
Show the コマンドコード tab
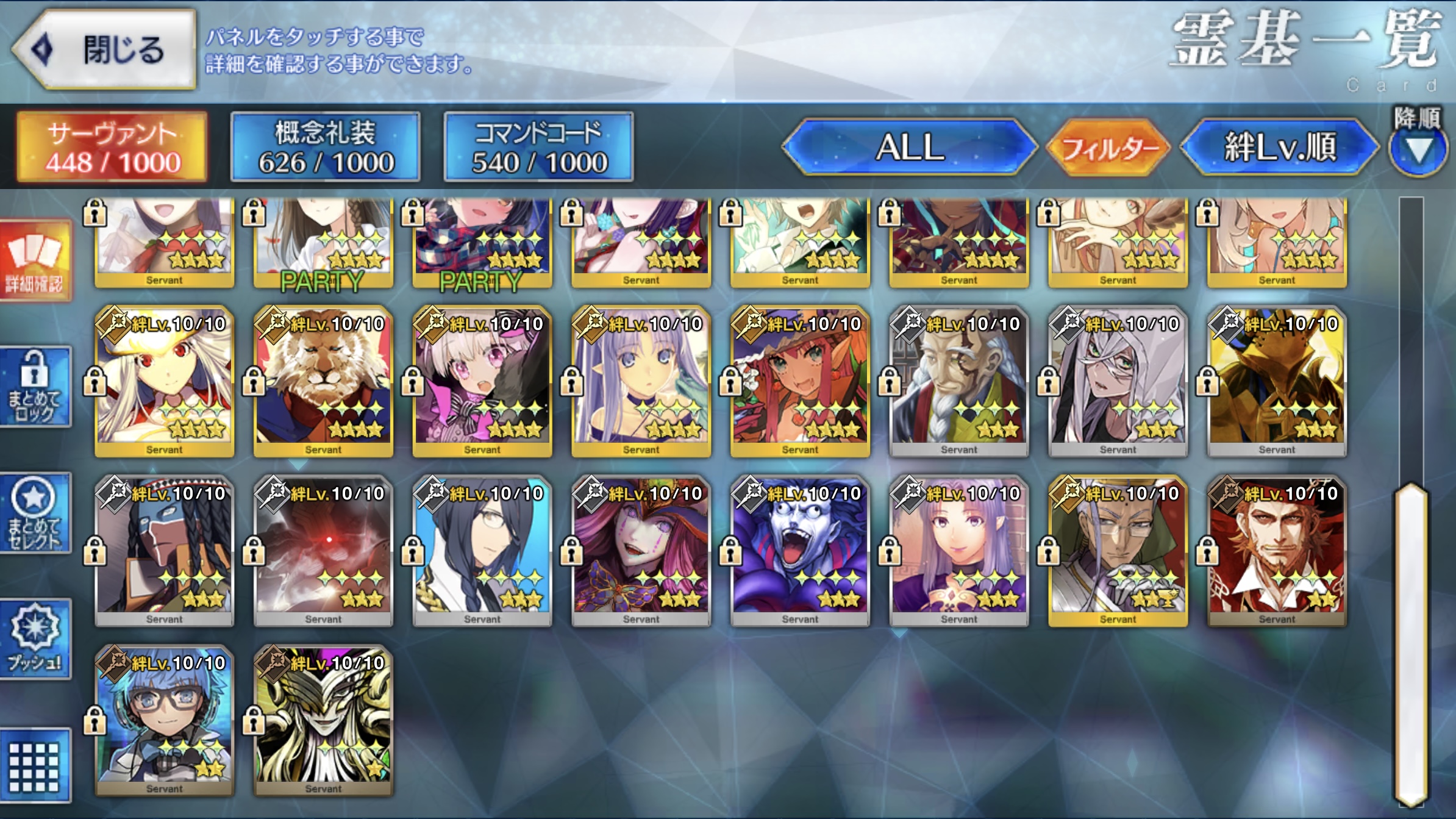coord(539,148)
